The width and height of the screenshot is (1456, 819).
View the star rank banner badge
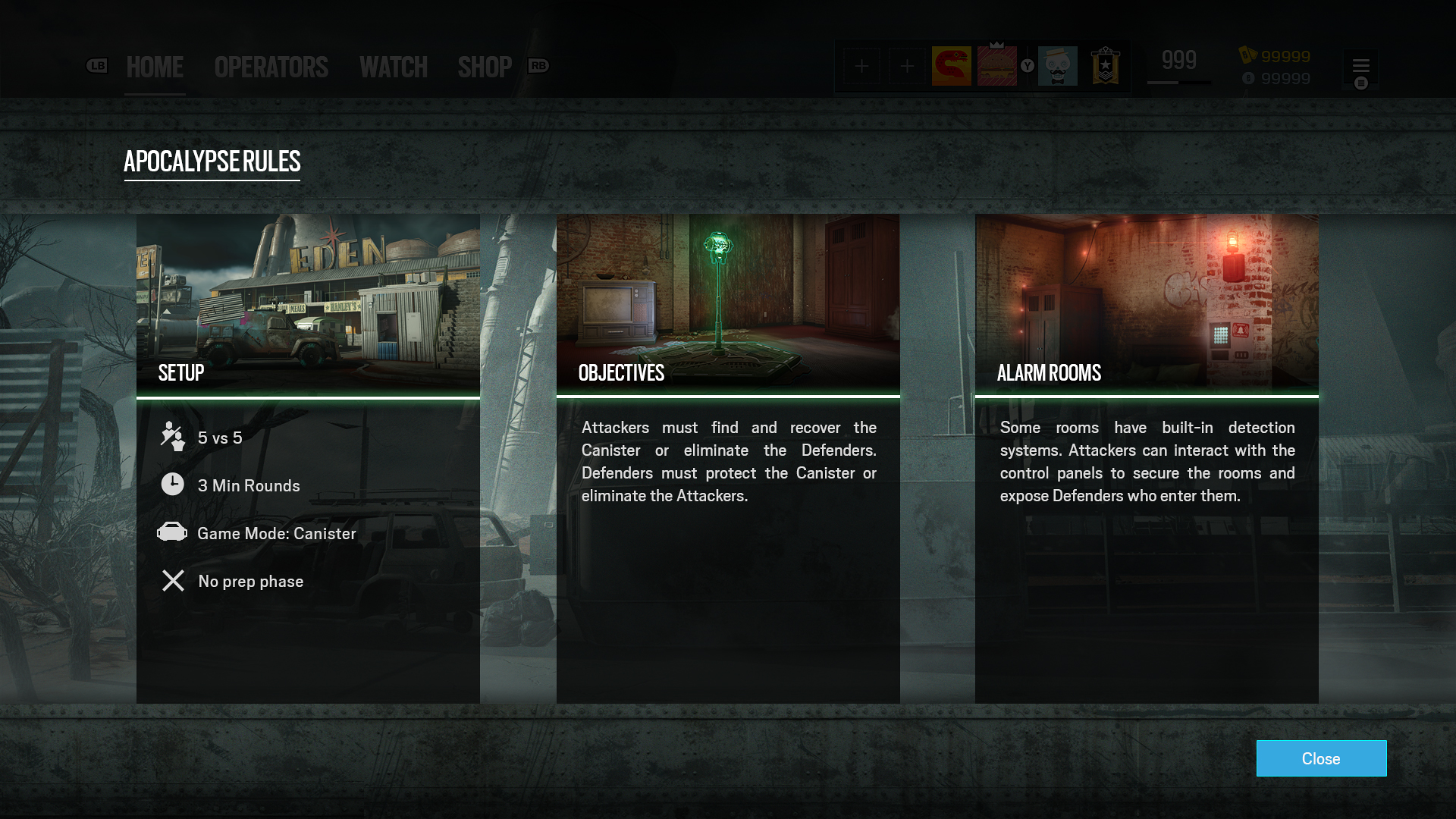(x=1105, y=66)
